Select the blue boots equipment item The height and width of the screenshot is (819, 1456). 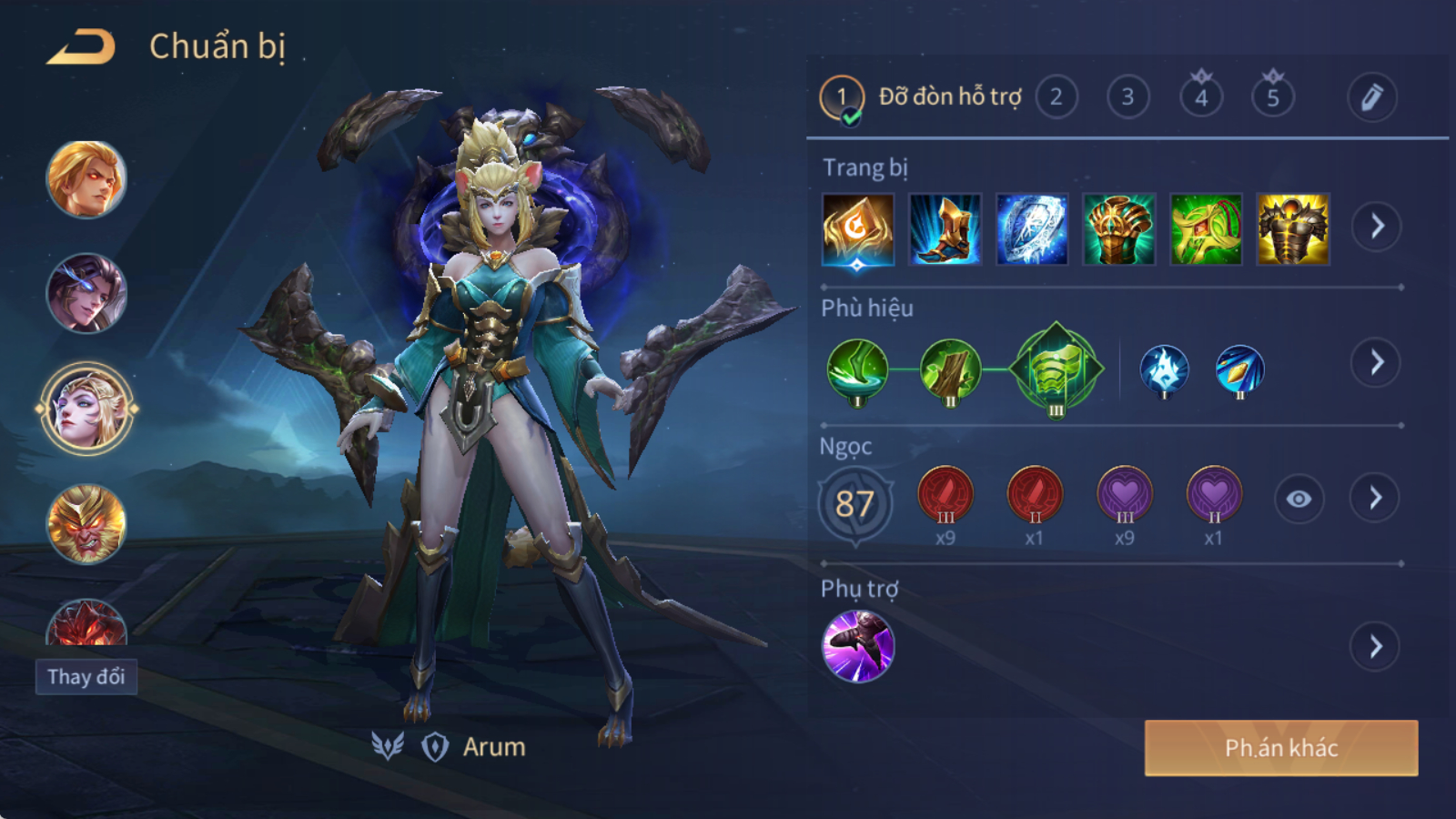945,229
